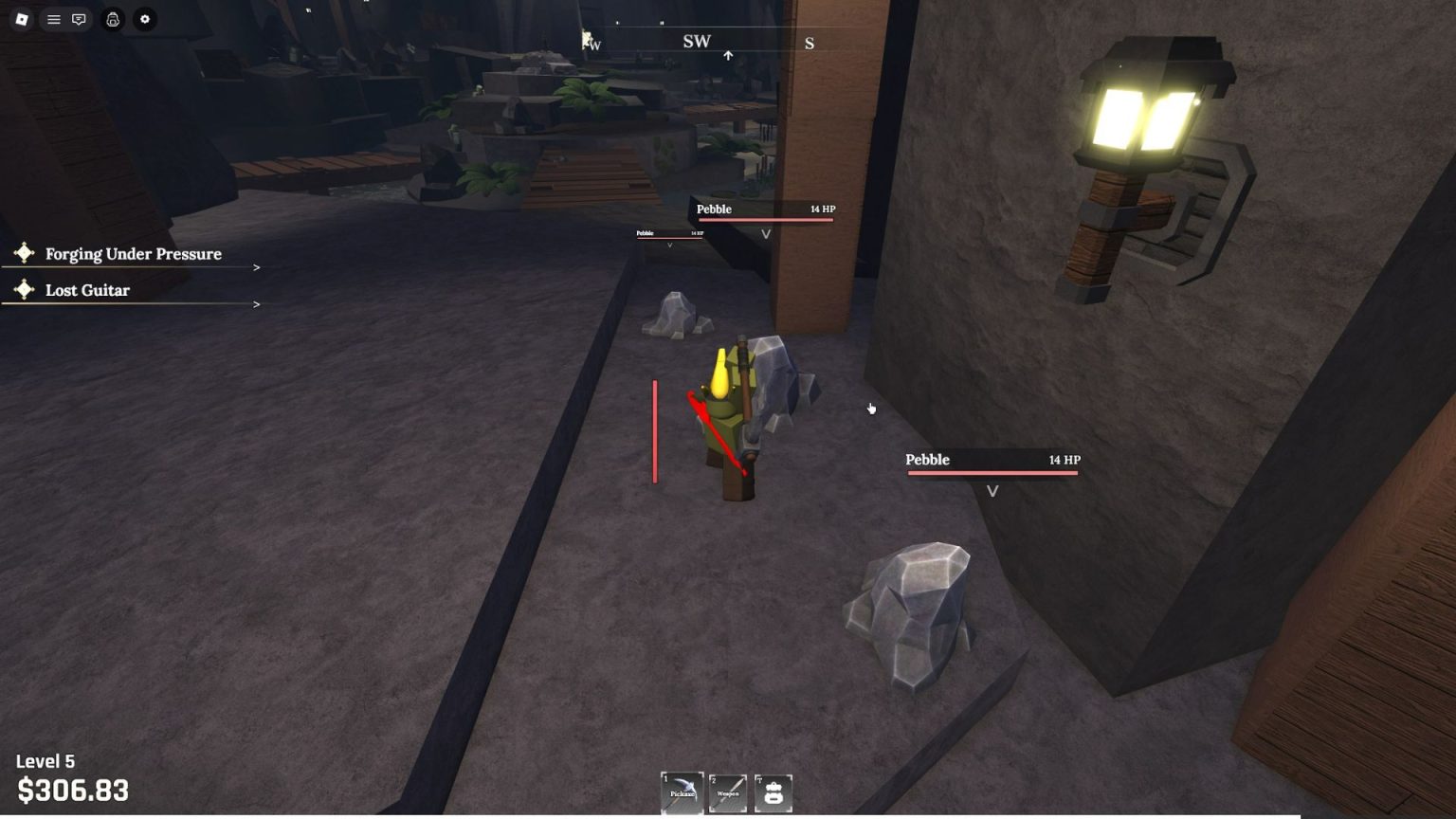Open the settings gear icon
The width and height of the screenshot is (1456, 819).
[x=144, y=19]
